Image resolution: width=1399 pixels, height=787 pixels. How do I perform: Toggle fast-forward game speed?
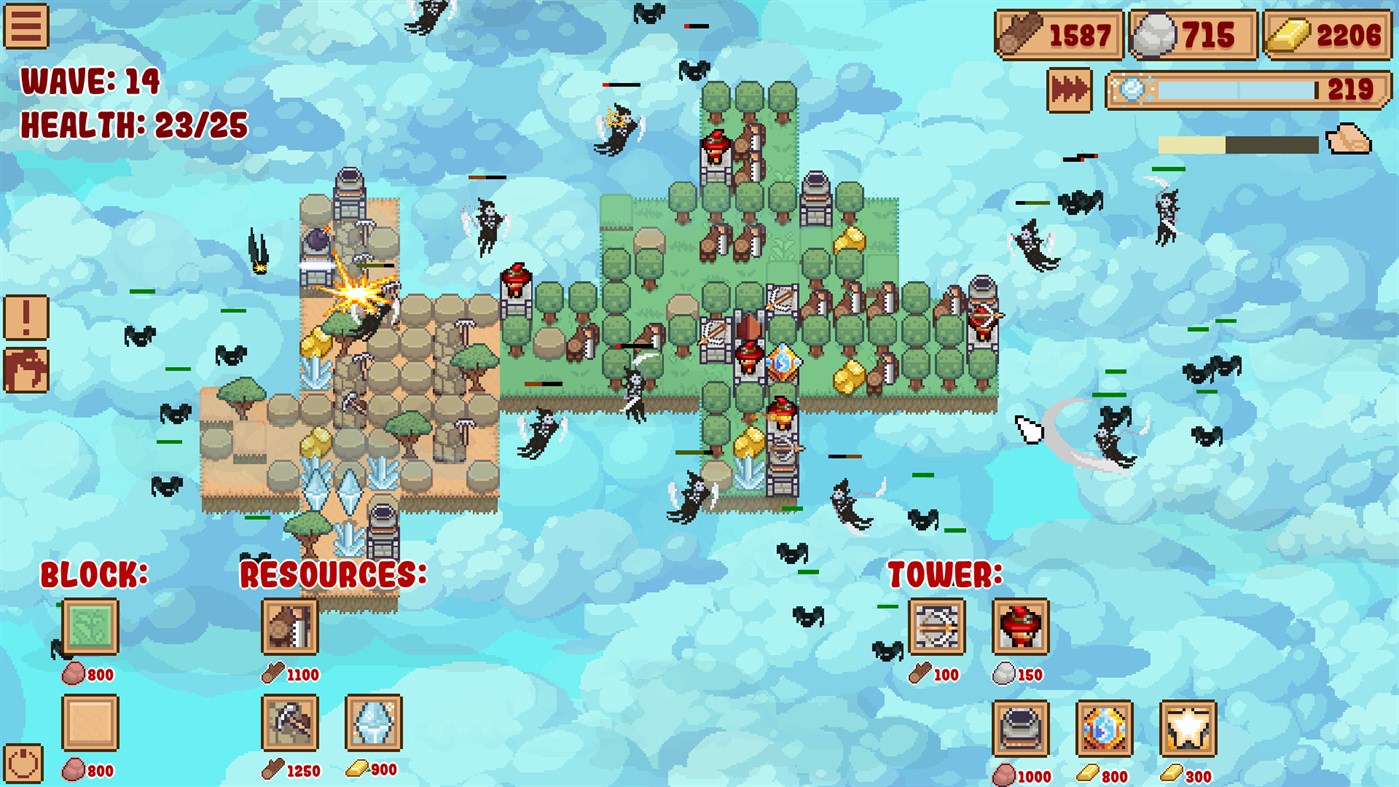1068,89
